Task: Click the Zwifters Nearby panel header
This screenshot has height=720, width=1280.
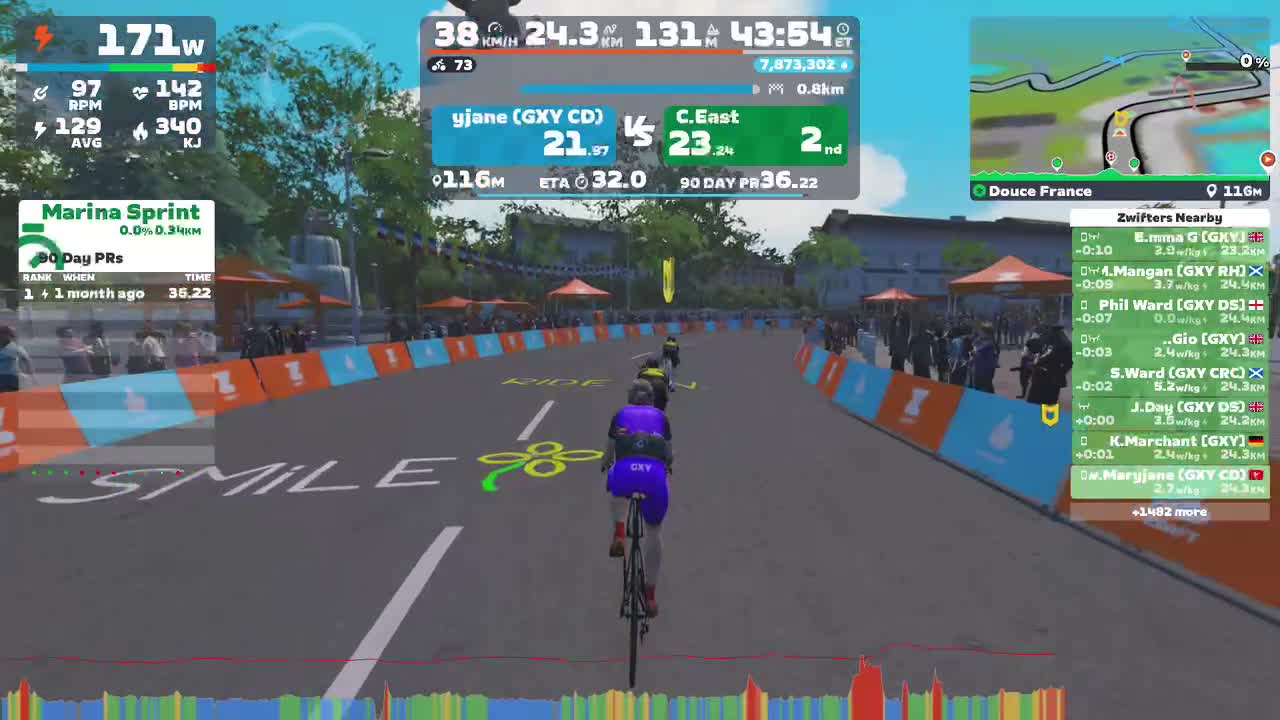Action: coord(1170,217)
